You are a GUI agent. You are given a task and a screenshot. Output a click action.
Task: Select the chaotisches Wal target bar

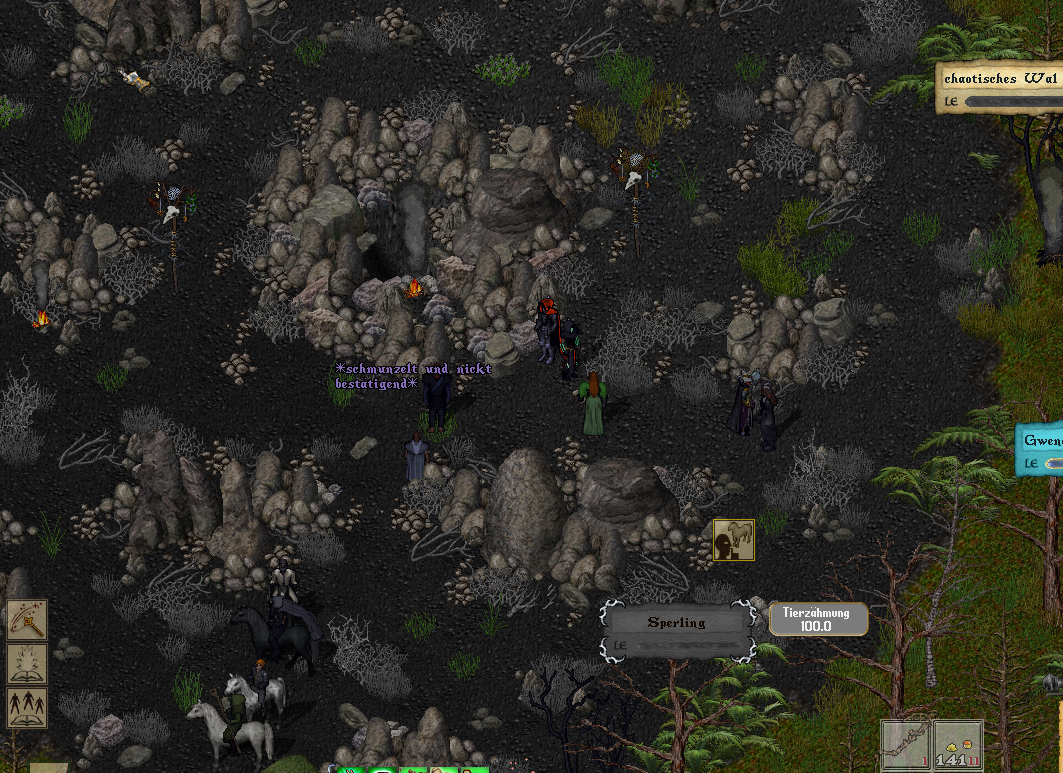click(1001, 88)
